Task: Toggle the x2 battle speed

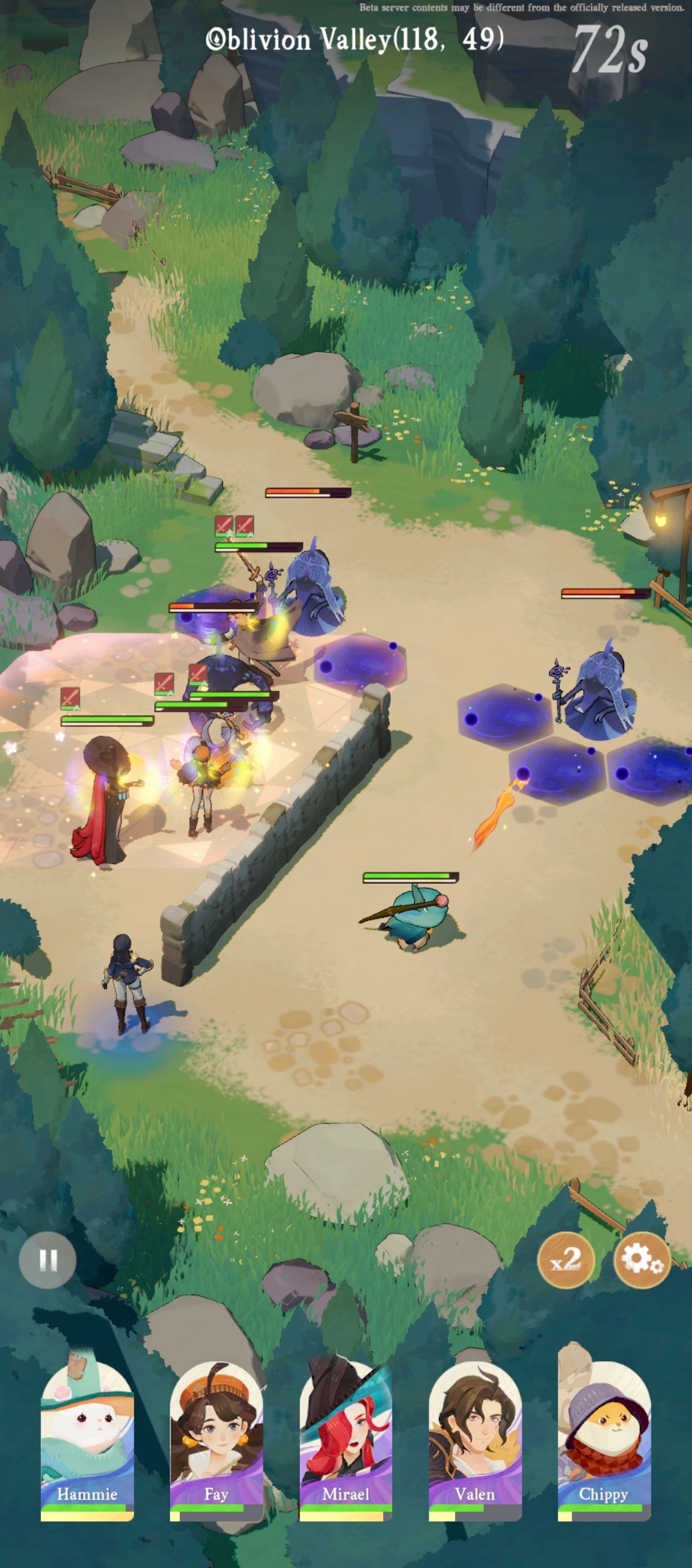Action: (x=566, y=1260)
